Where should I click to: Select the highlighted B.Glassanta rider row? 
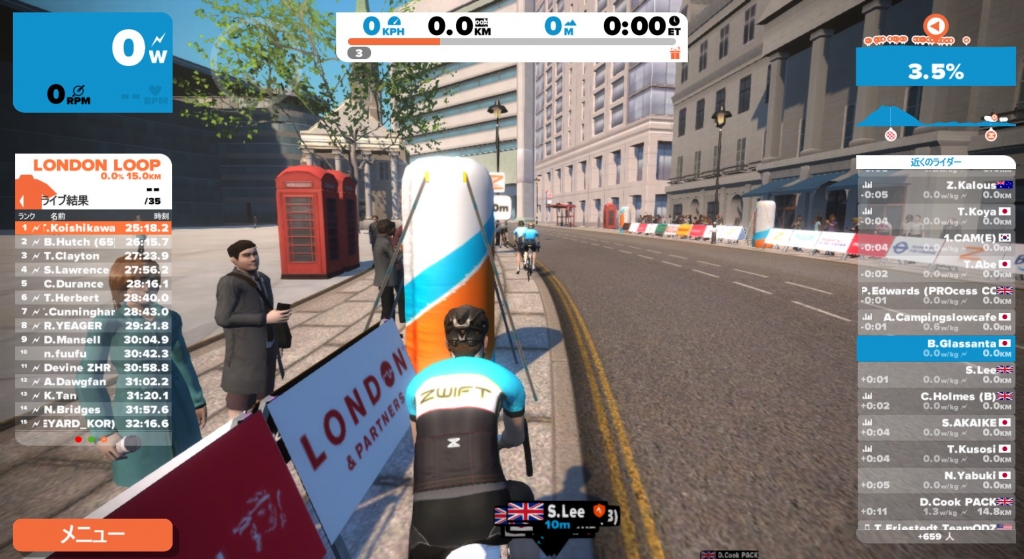coord(935,348)
